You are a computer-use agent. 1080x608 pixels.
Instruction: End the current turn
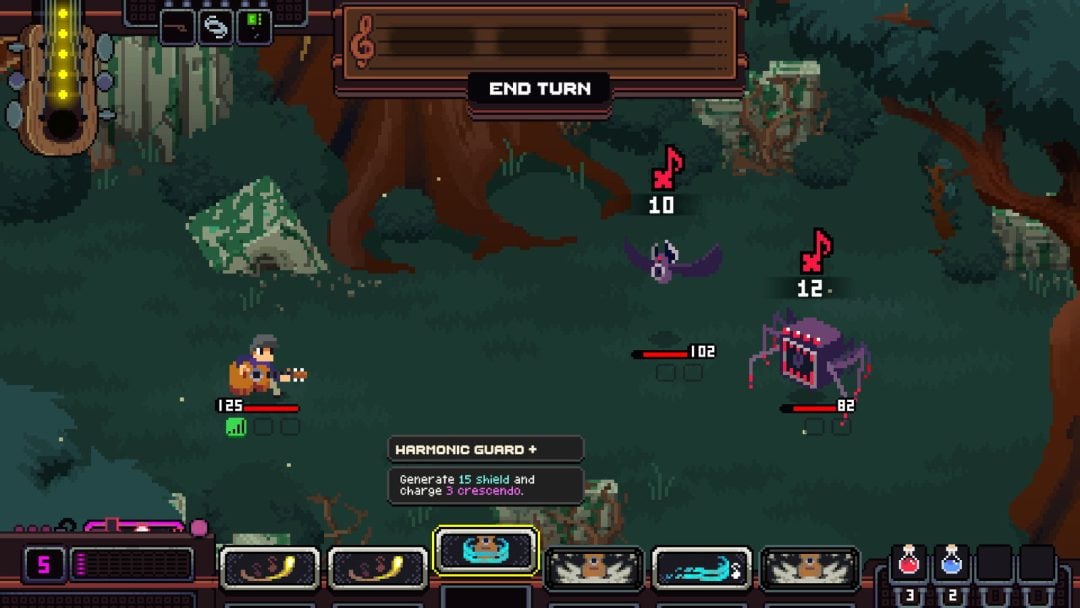tap(540, 89)
